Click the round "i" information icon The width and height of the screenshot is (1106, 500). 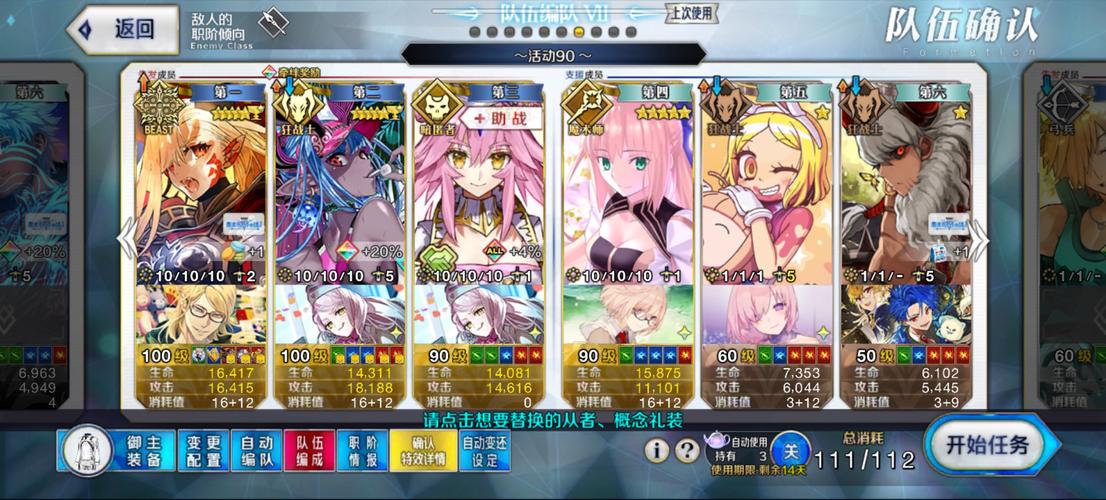pos(657,451)
